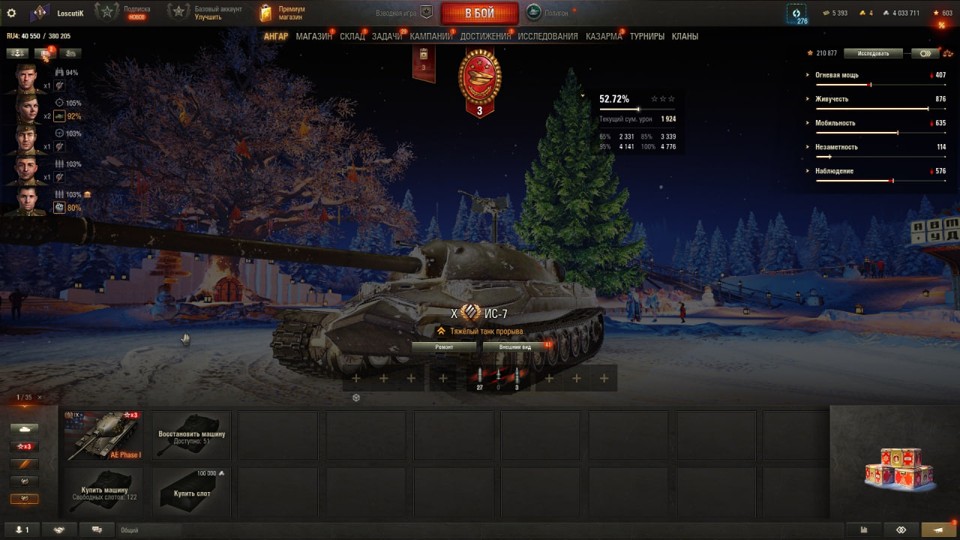Open the ИССЛЕДОВАНИЯ tab
The height and width of the screenshot is (540, 960).
(548, 37)
